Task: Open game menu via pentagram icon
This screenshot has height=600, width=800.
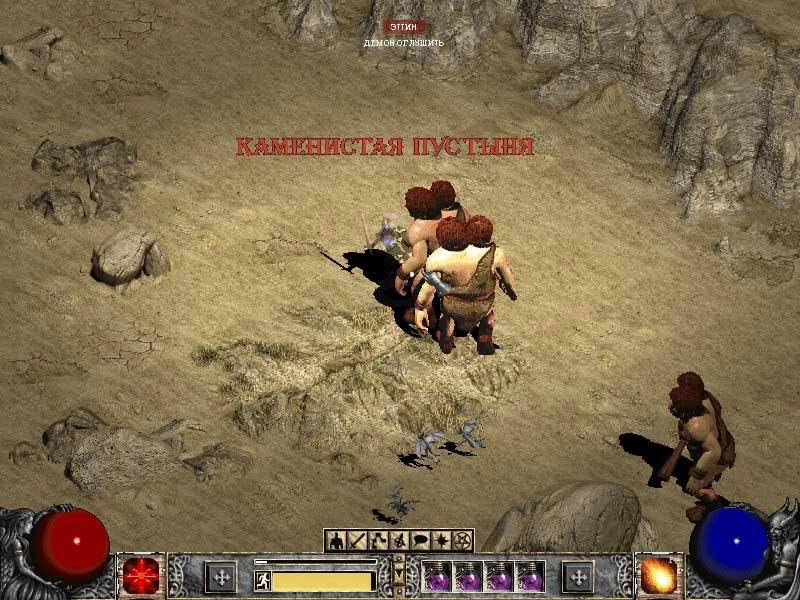Action: pos(461,541)
